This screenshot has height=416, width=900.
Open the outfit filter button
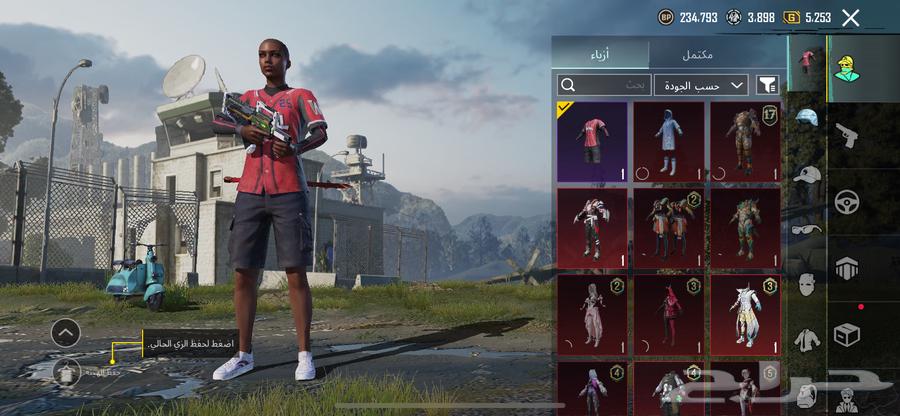click(768, 85)
